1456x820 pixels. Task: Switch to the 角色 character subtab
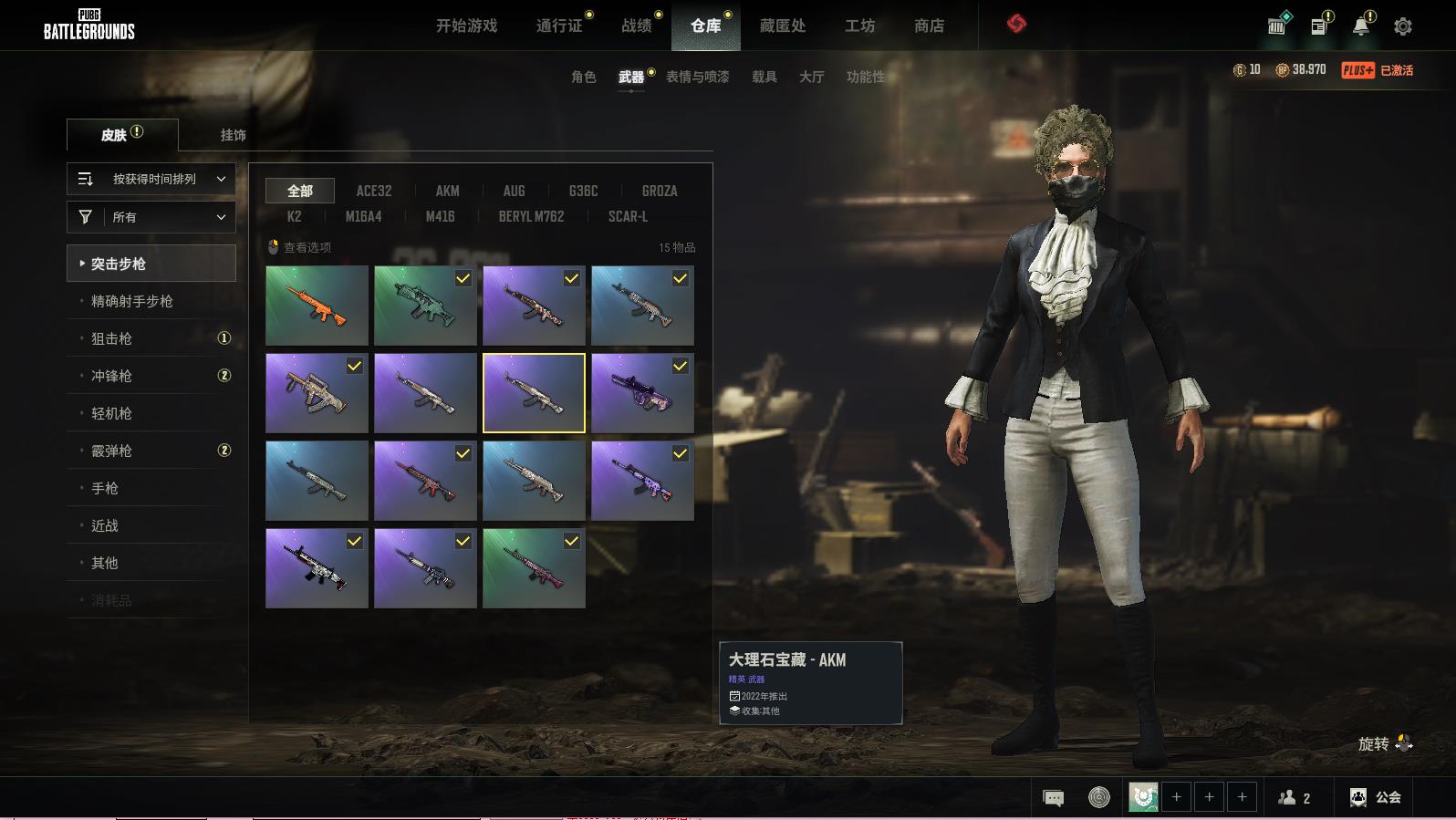(x=583, y=77)
